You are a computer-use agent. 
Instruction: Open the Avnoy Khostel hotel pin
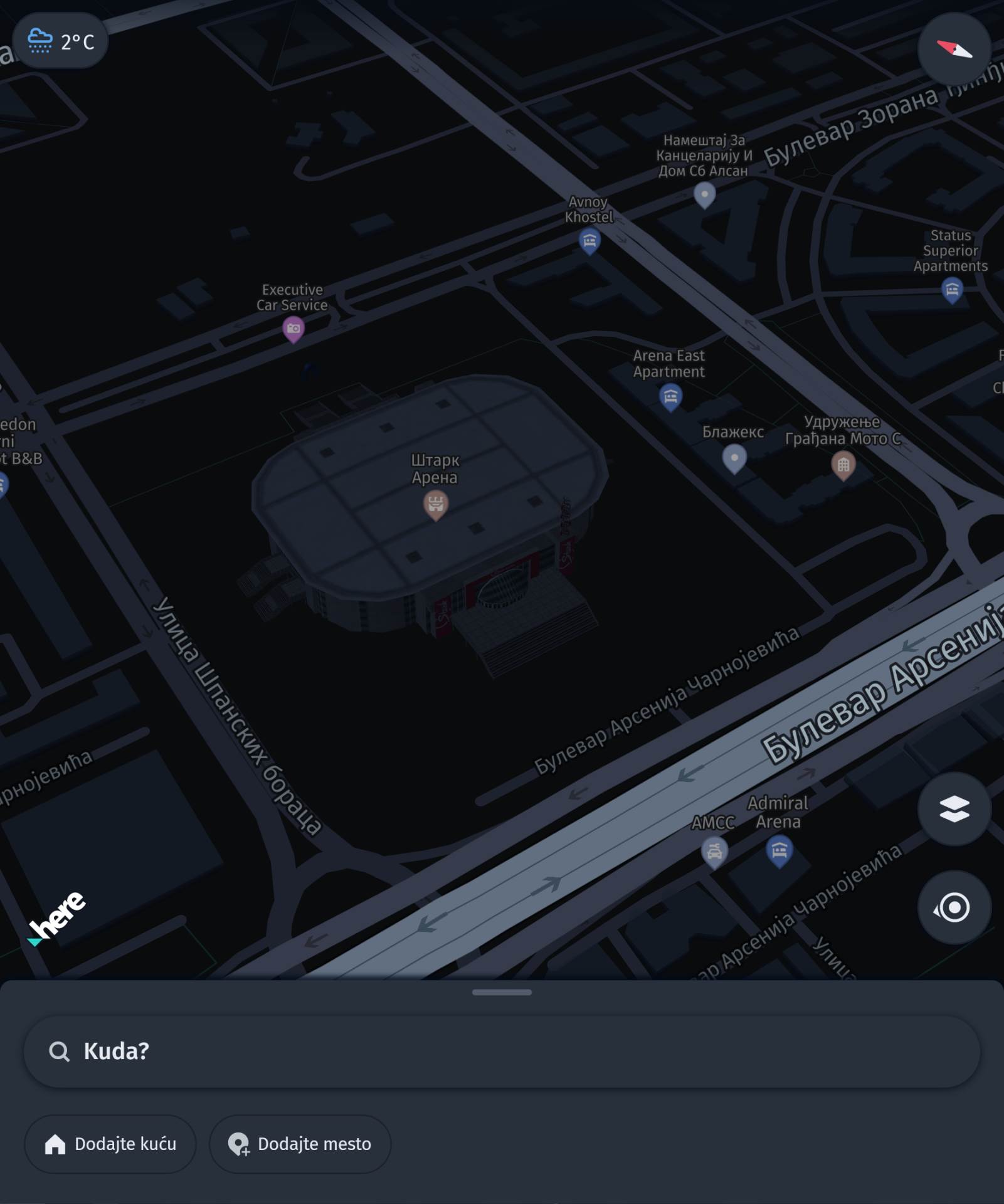coord(589,240)
